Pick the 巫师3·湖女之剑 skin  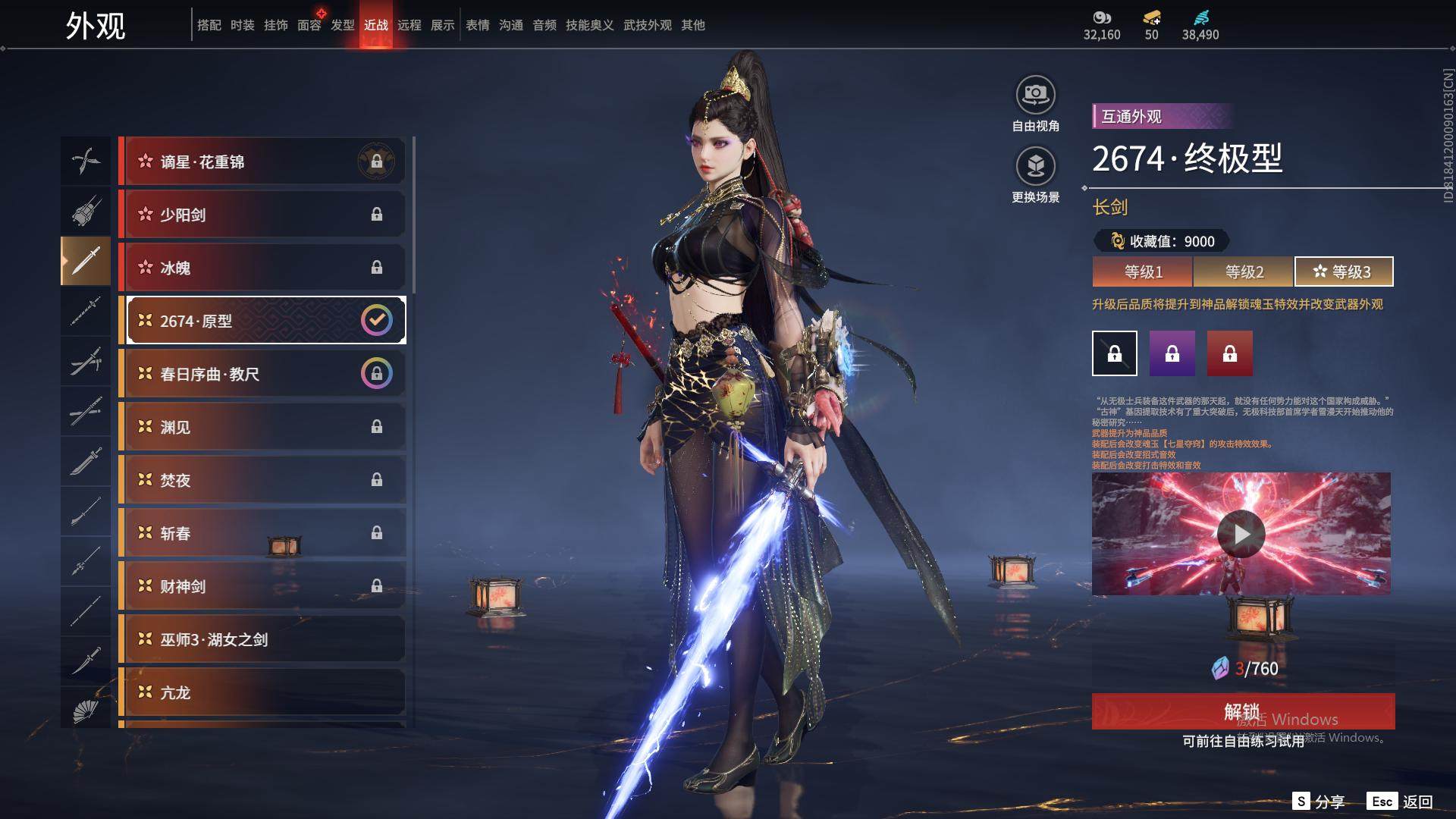(262, 639)
